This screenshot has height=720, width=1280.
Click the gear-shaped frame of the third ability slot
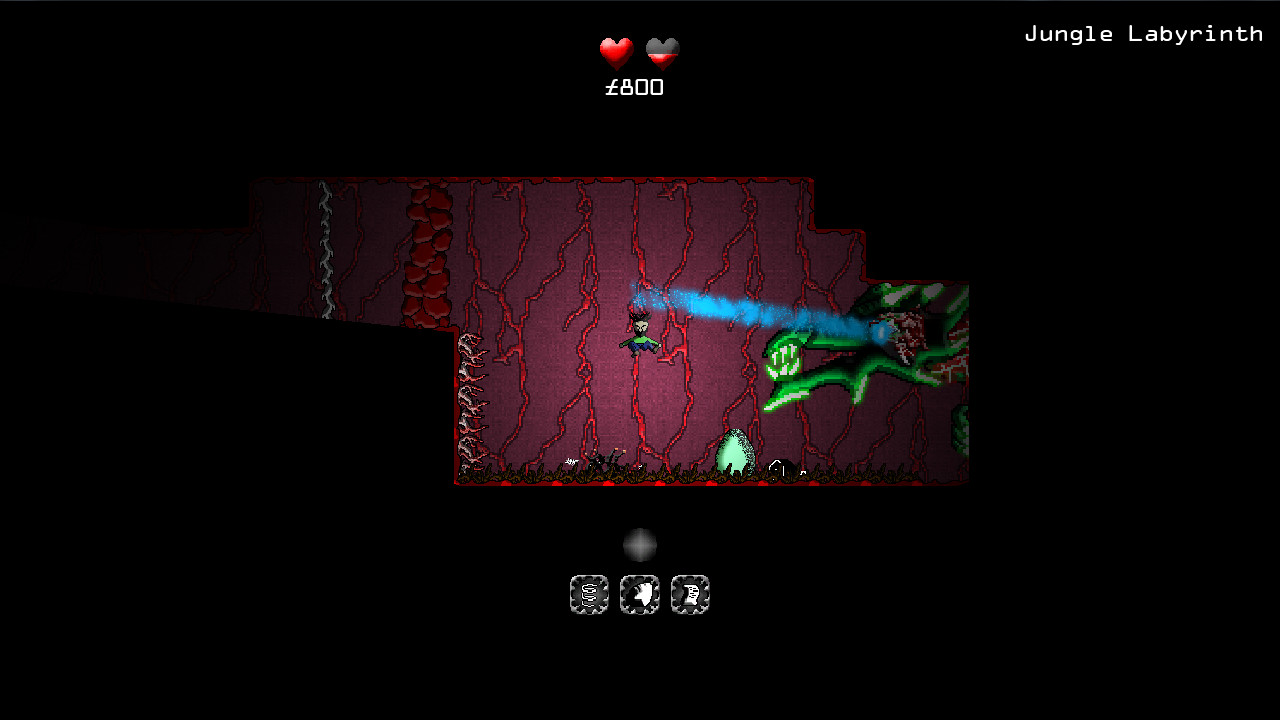point(690,594)
